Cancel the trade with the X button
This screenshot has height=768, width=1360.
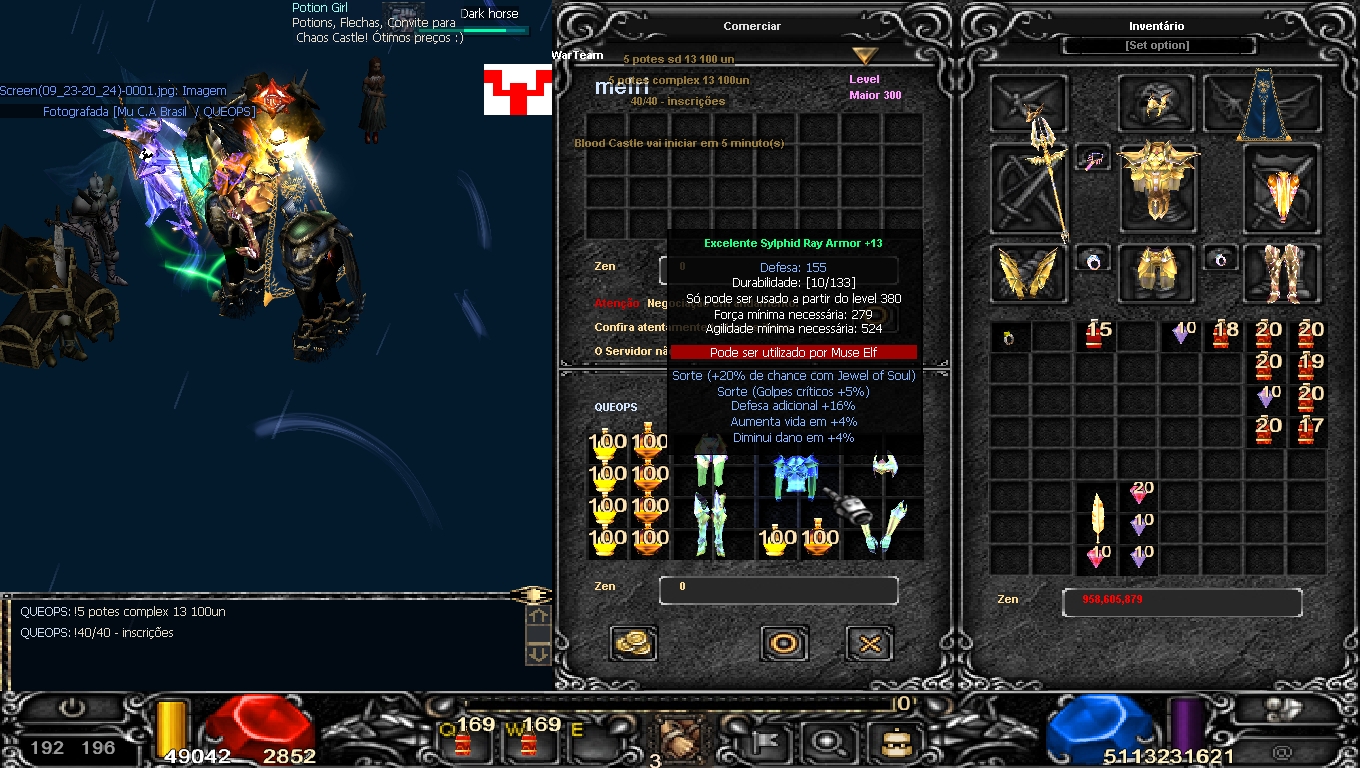click(869, 644)
